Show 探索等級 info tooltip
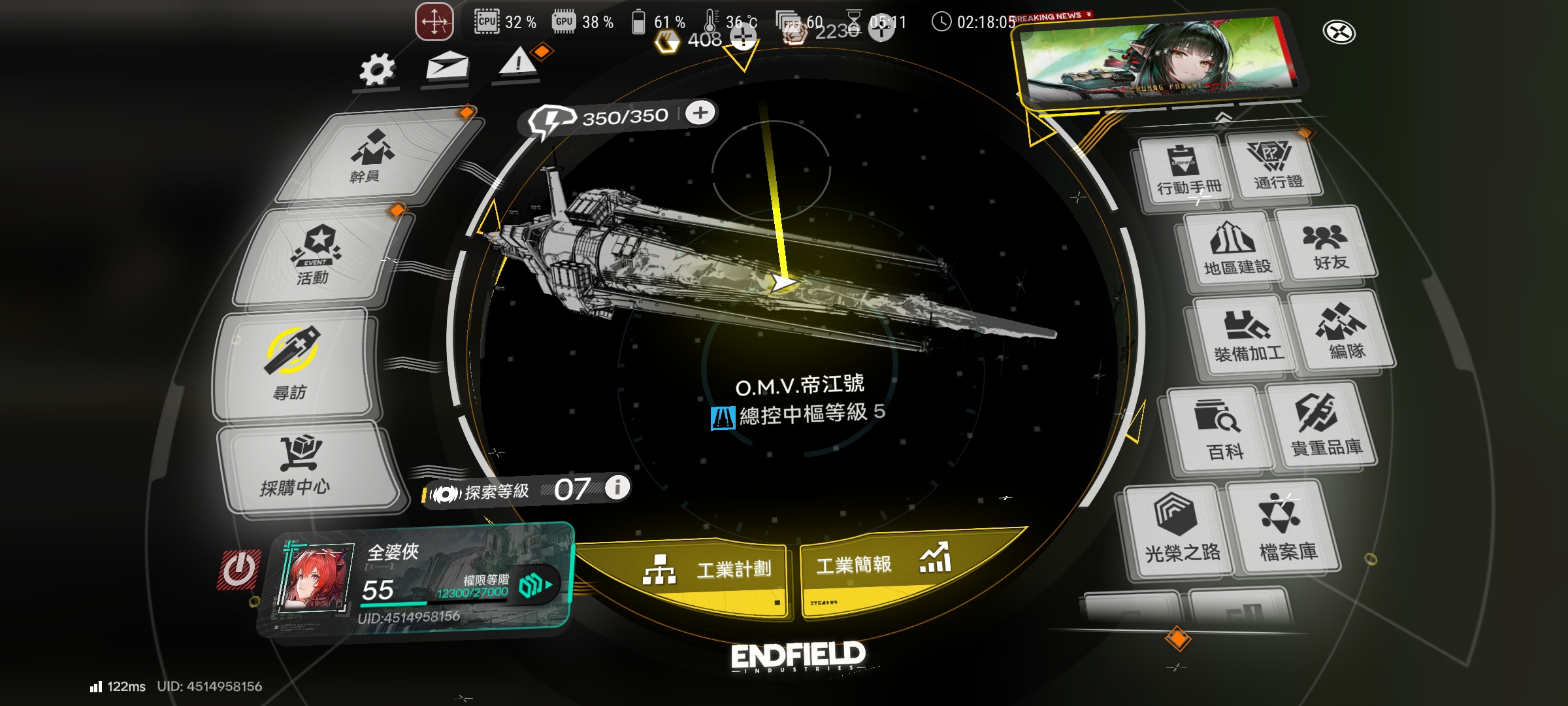The width and height of the screenshot is (1568, 706). point(617,487)
